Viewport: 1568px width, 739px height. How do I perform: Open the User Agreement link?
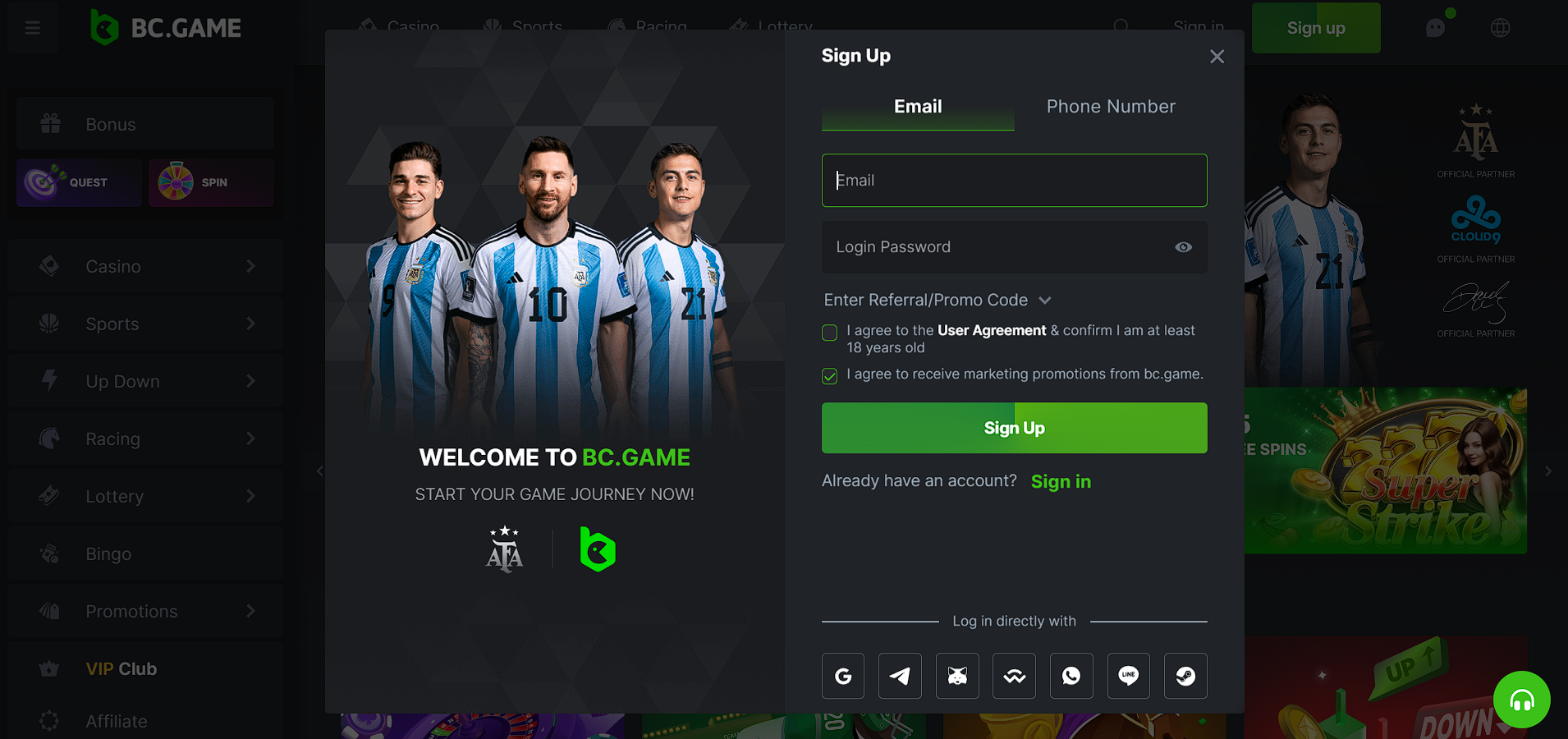[992, 330]
